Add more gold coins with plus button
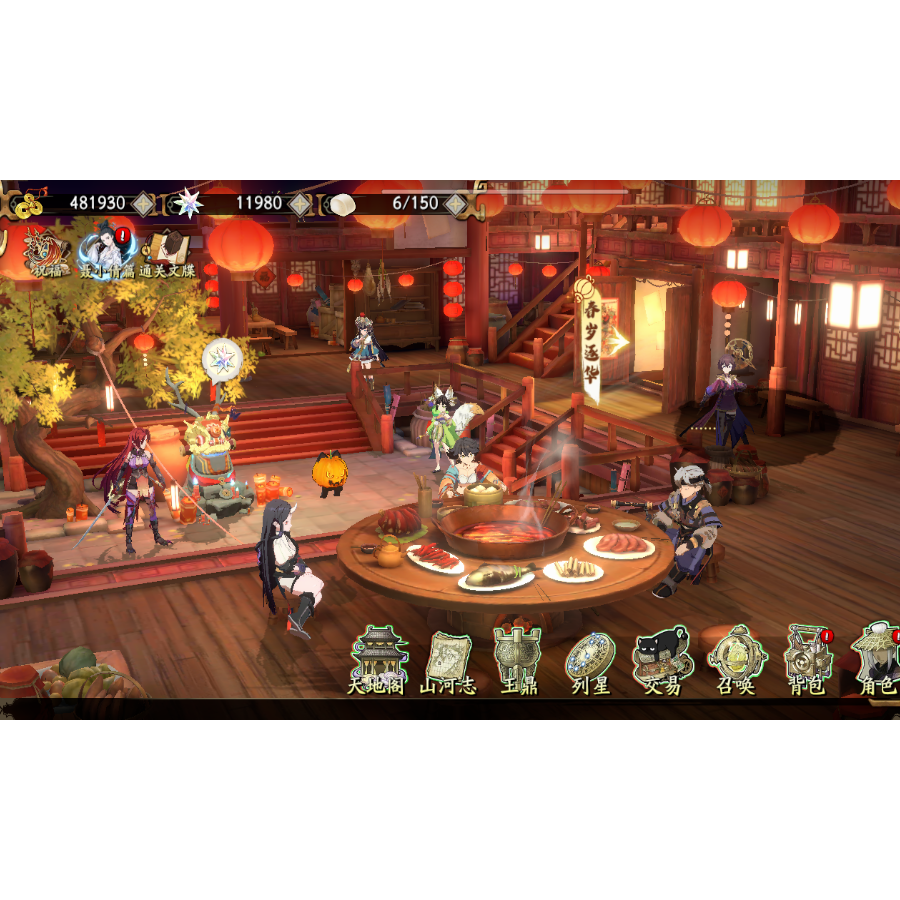 click(x=144, y=204)
